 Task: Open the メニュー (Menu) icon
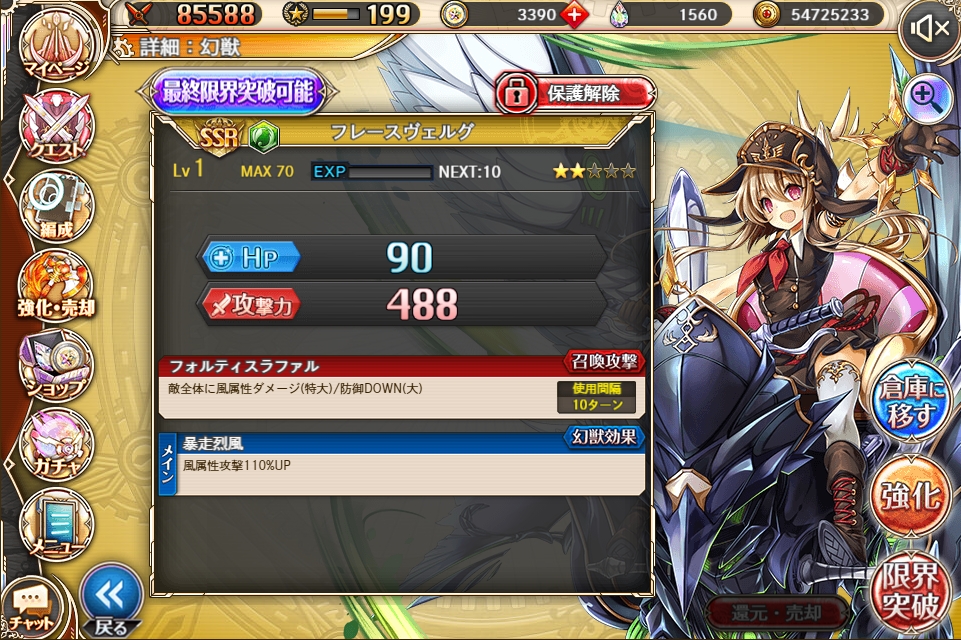[x=56, y=520]
